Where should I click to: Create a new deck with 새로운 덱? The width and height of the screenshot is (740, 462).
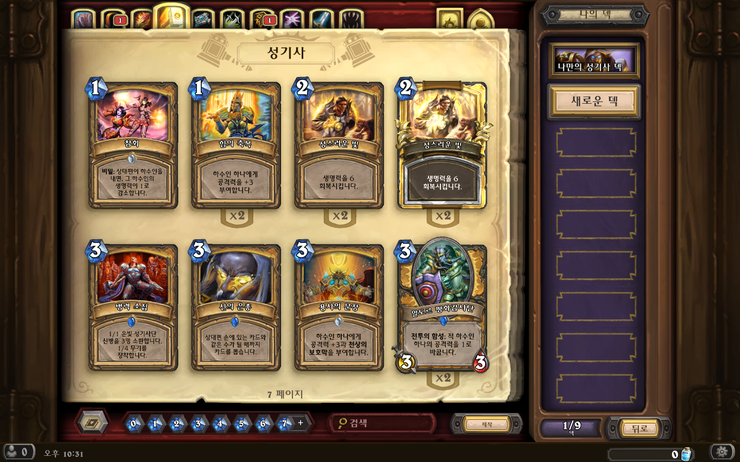(594, 101)
